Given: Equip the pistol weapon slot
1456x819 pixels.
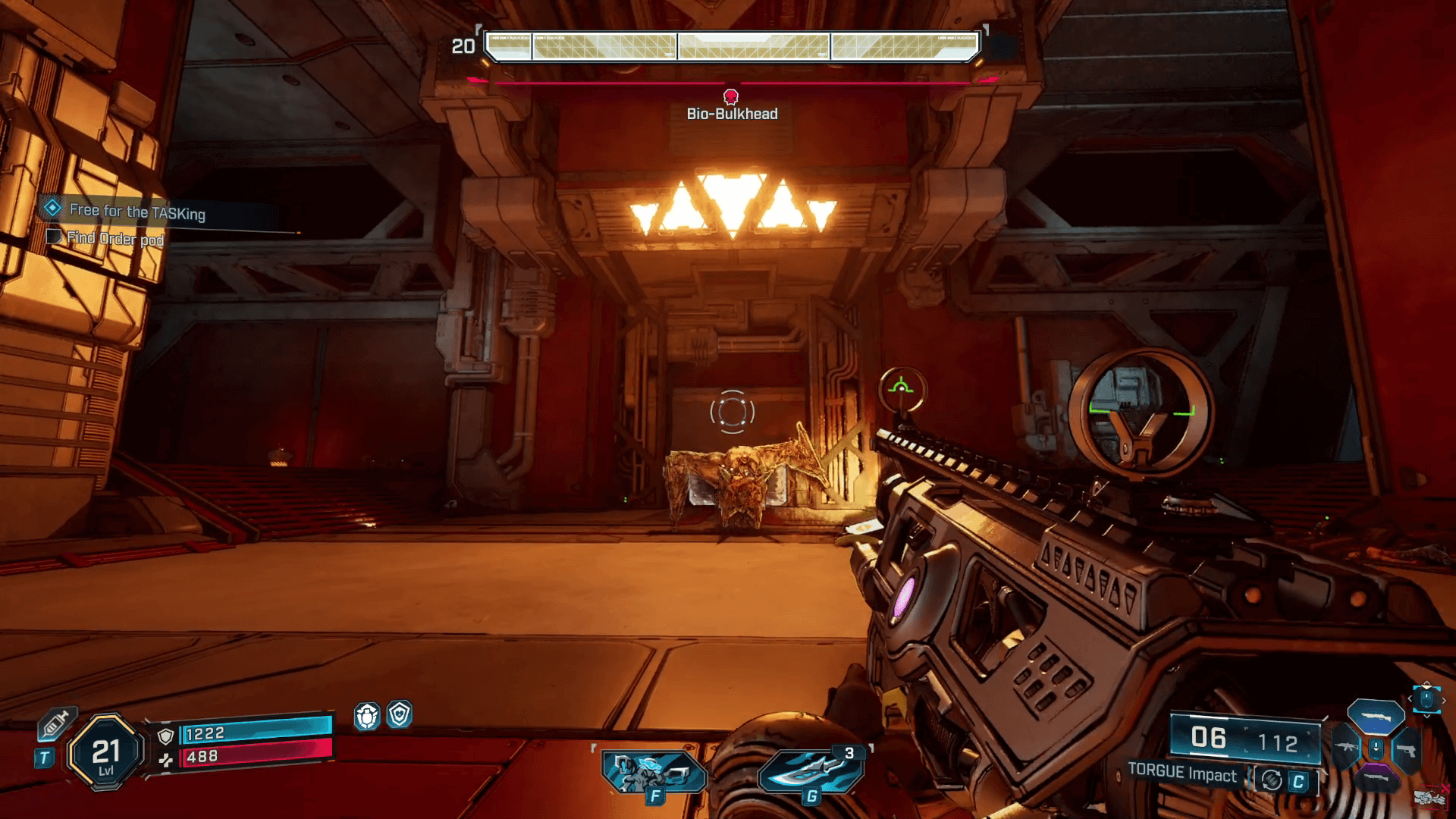Looking at the screenshot, I should pyautogui.click(x=1405, y=750).
